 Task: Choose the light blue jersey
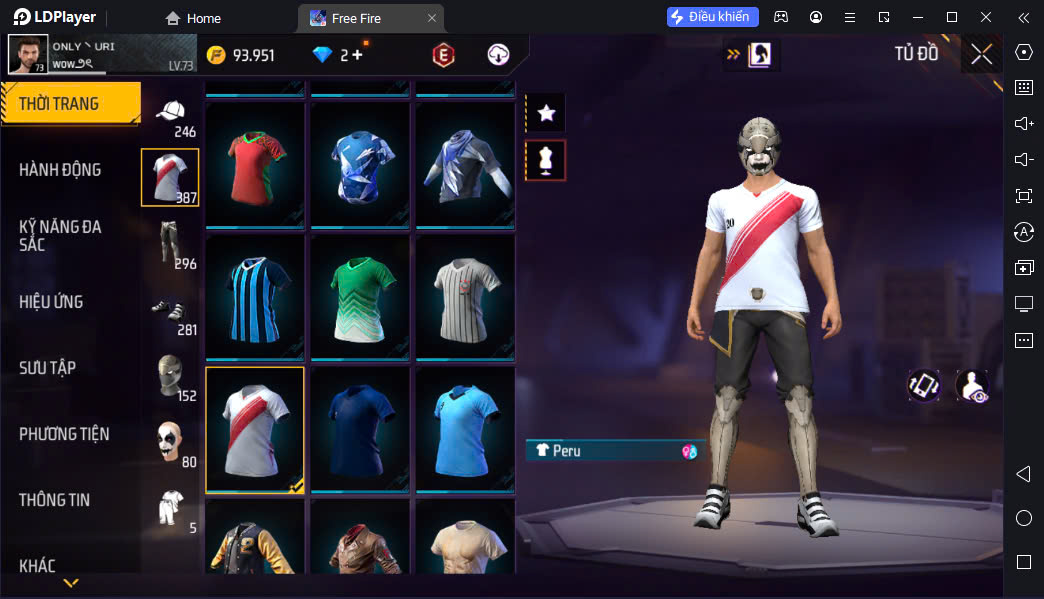coord(465,429)
